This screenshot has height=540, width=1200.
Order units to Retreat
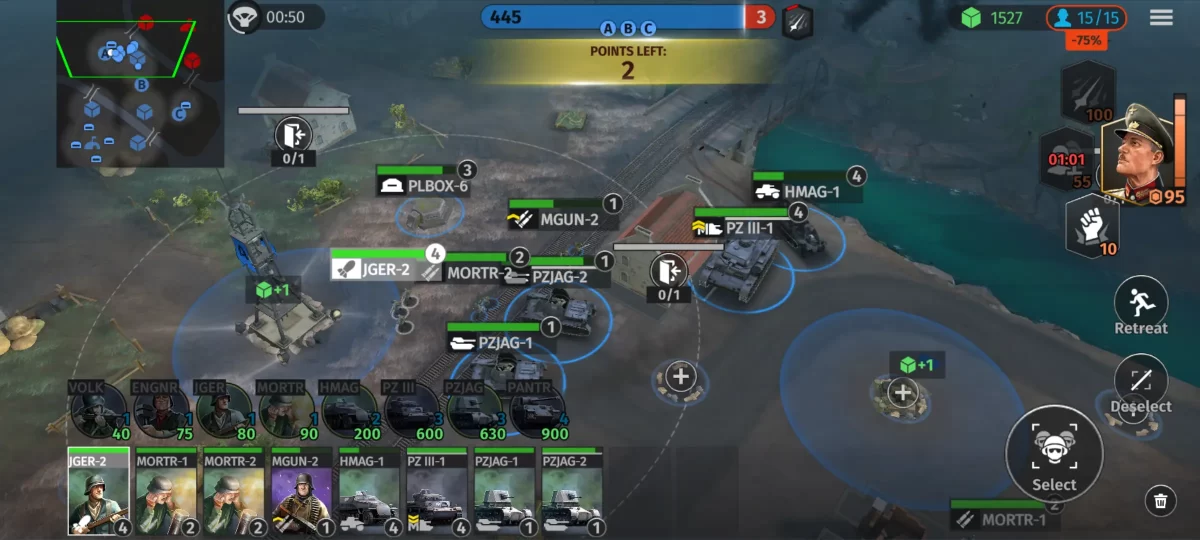pyautogui.click(x=1140, y=305)
